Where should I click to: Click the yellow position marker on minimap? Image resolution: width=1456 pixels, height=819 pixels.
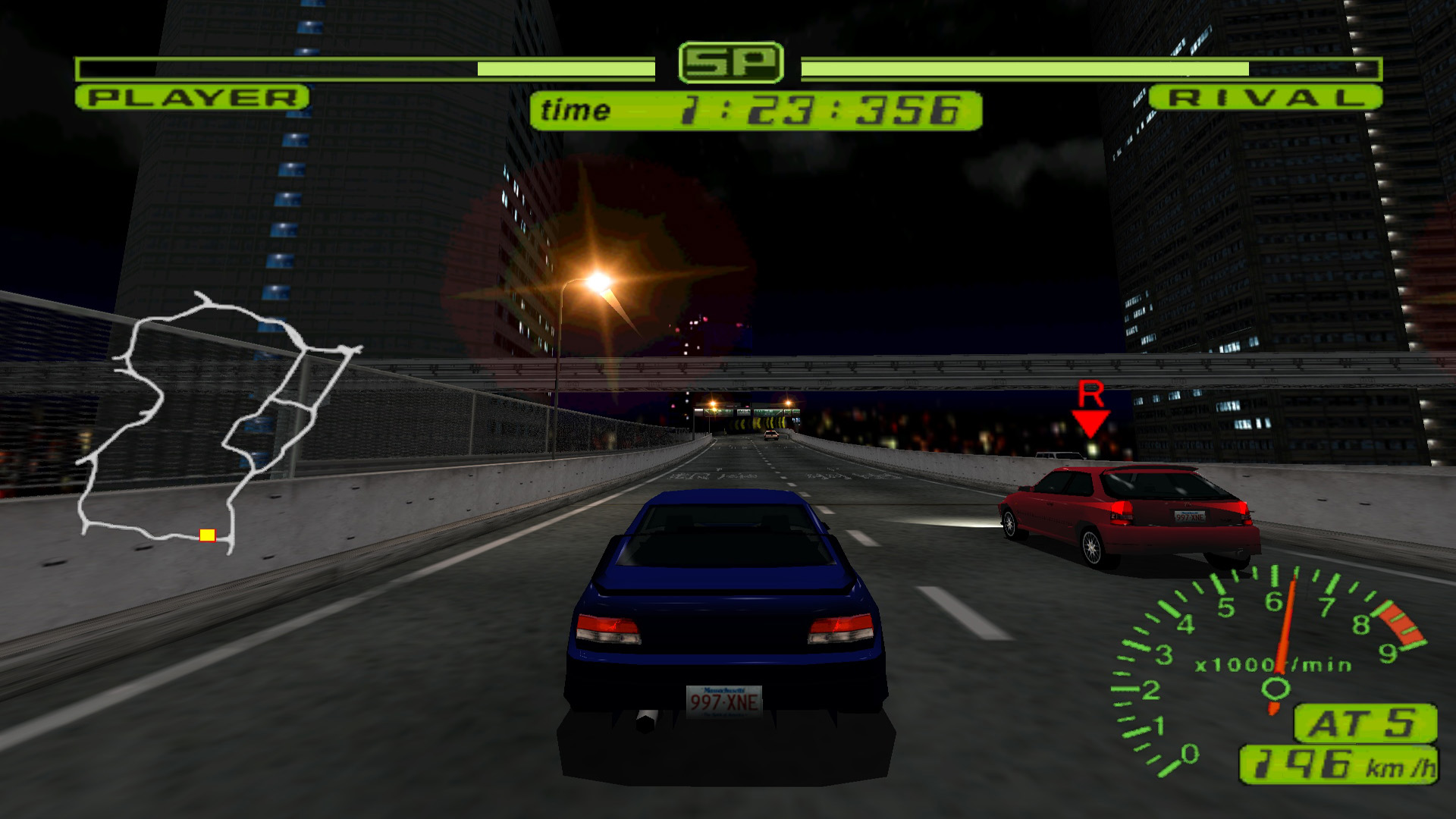click(206, 536)
